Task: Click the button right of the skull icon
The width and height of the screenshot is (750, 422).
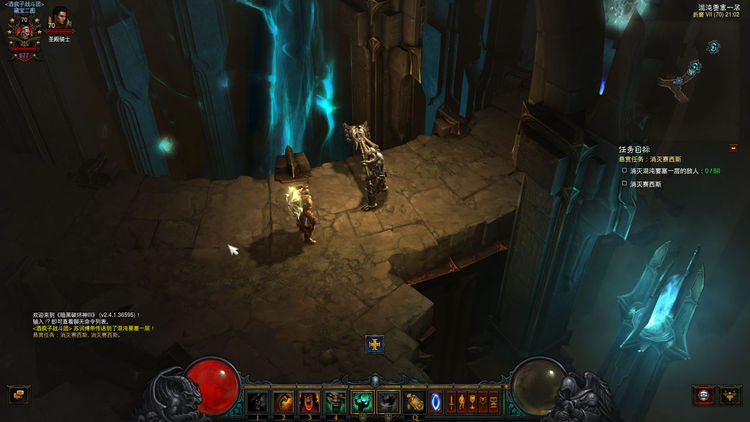Action: [728, 395]
